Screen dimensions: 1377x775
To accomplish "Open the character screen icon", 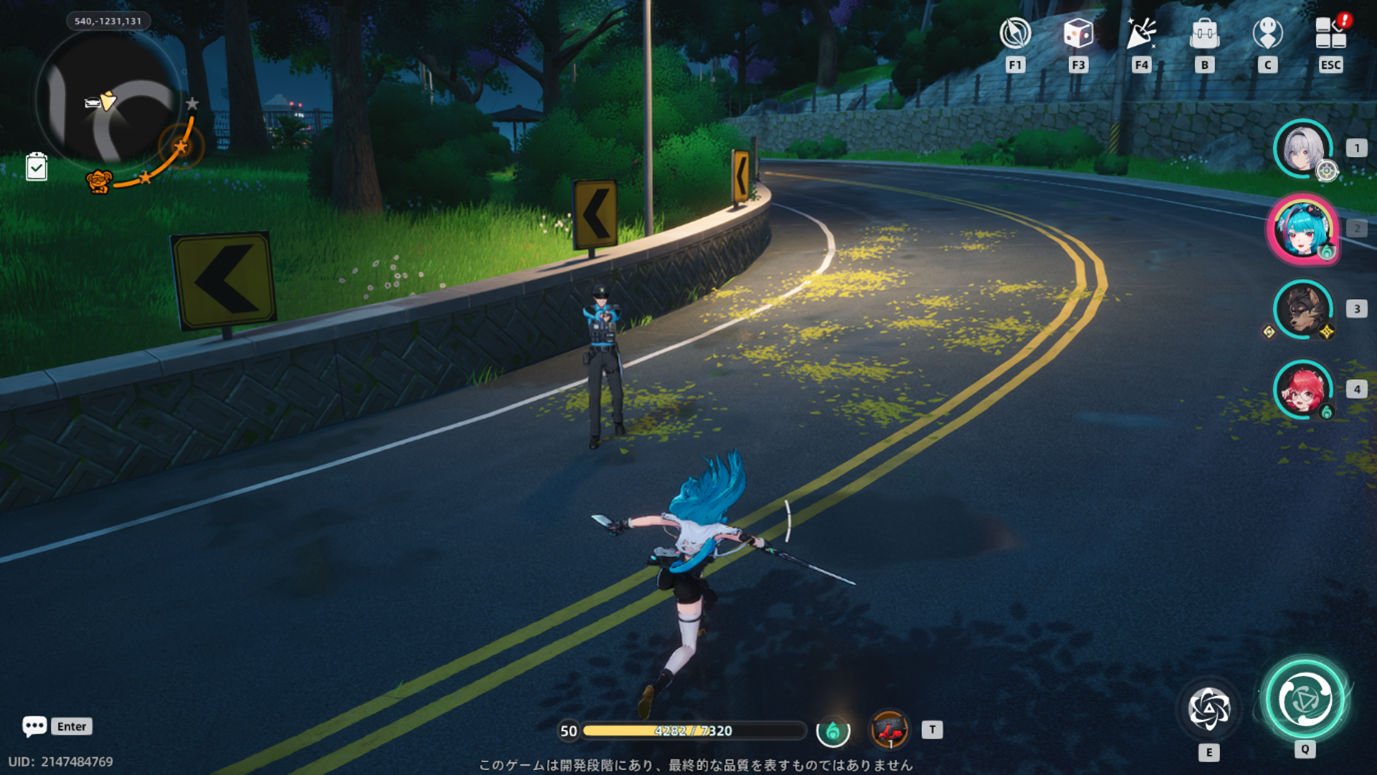I will (1267, 34).
